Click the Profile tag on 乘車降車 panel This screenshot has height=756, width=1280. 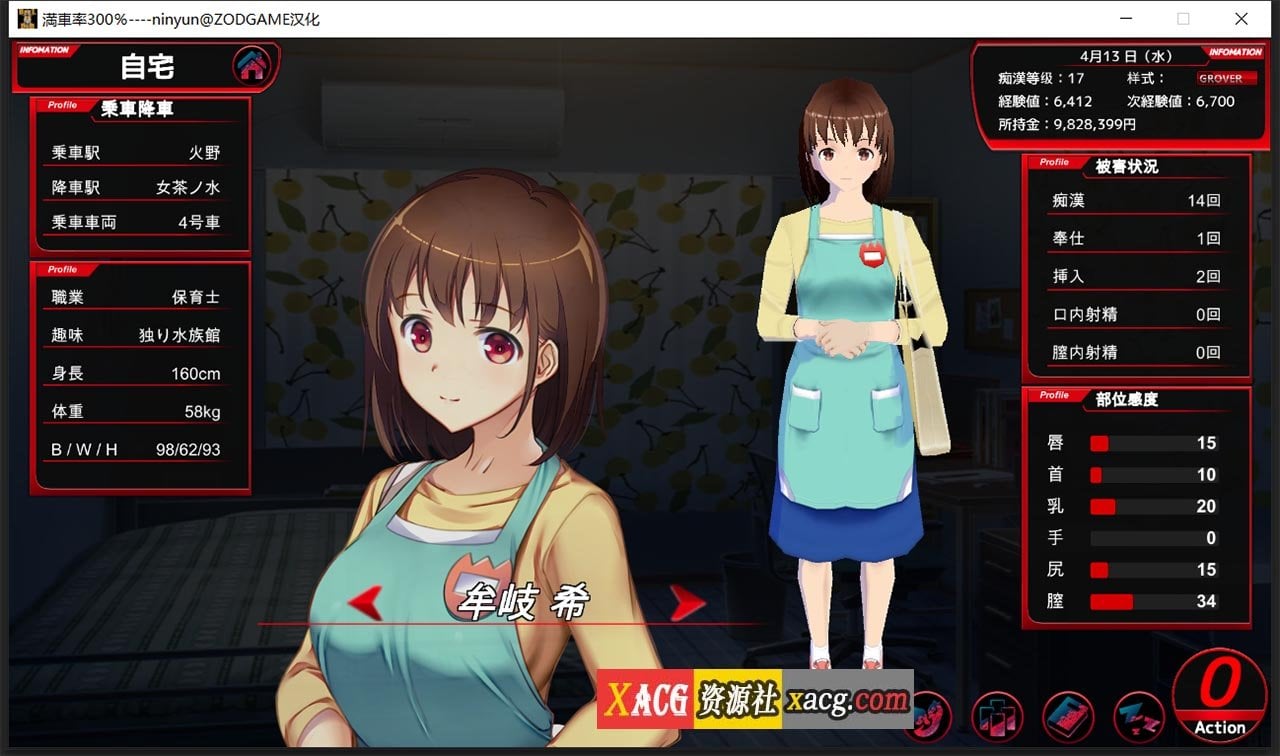coord(62,103)
